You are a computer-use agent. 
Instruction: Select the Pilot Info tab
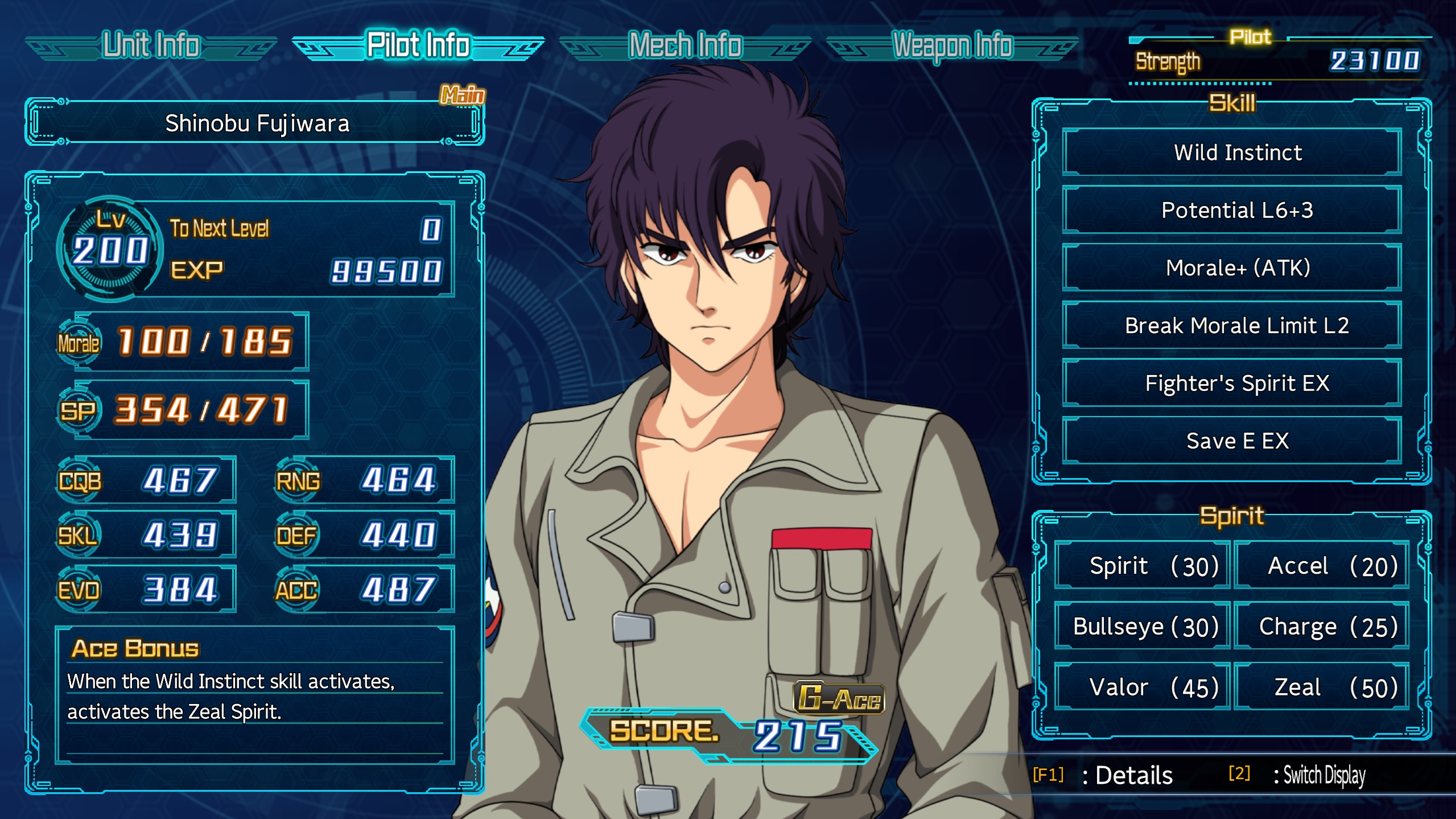click(x=418, y=46)
